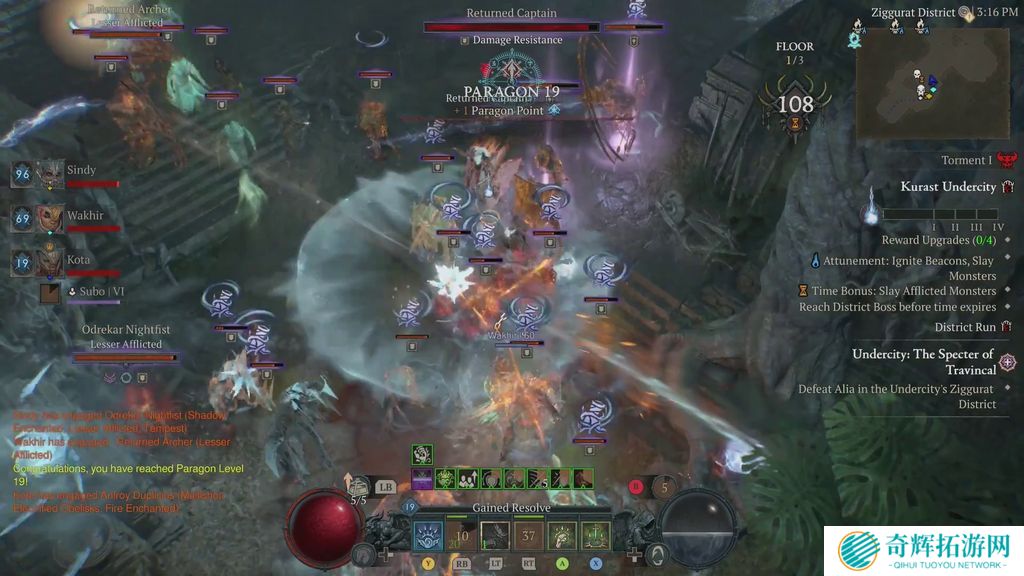1024x576 pixels.
Task: Use the fifth skill bar ability
Action: coord(562,535)
